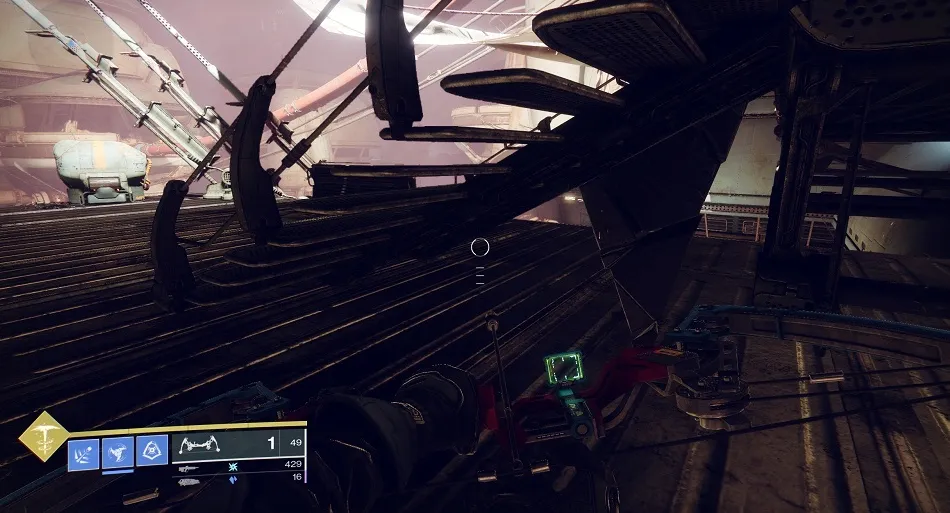The image size is (950, 513).
Task: Trigger the hexagonal class ability icon
Action: point(151,449)
